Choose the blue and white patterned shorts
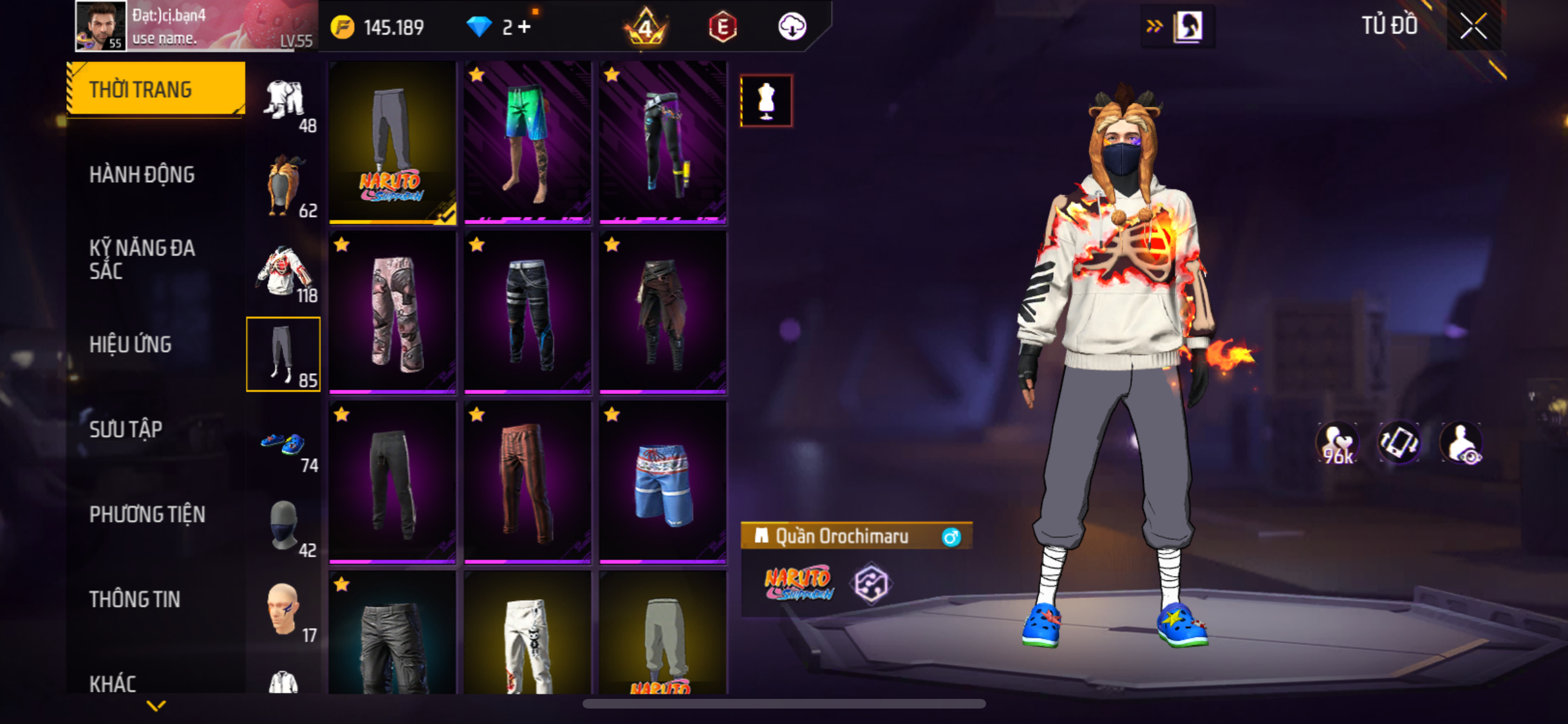1568x724 pixels. pos(663,483)
